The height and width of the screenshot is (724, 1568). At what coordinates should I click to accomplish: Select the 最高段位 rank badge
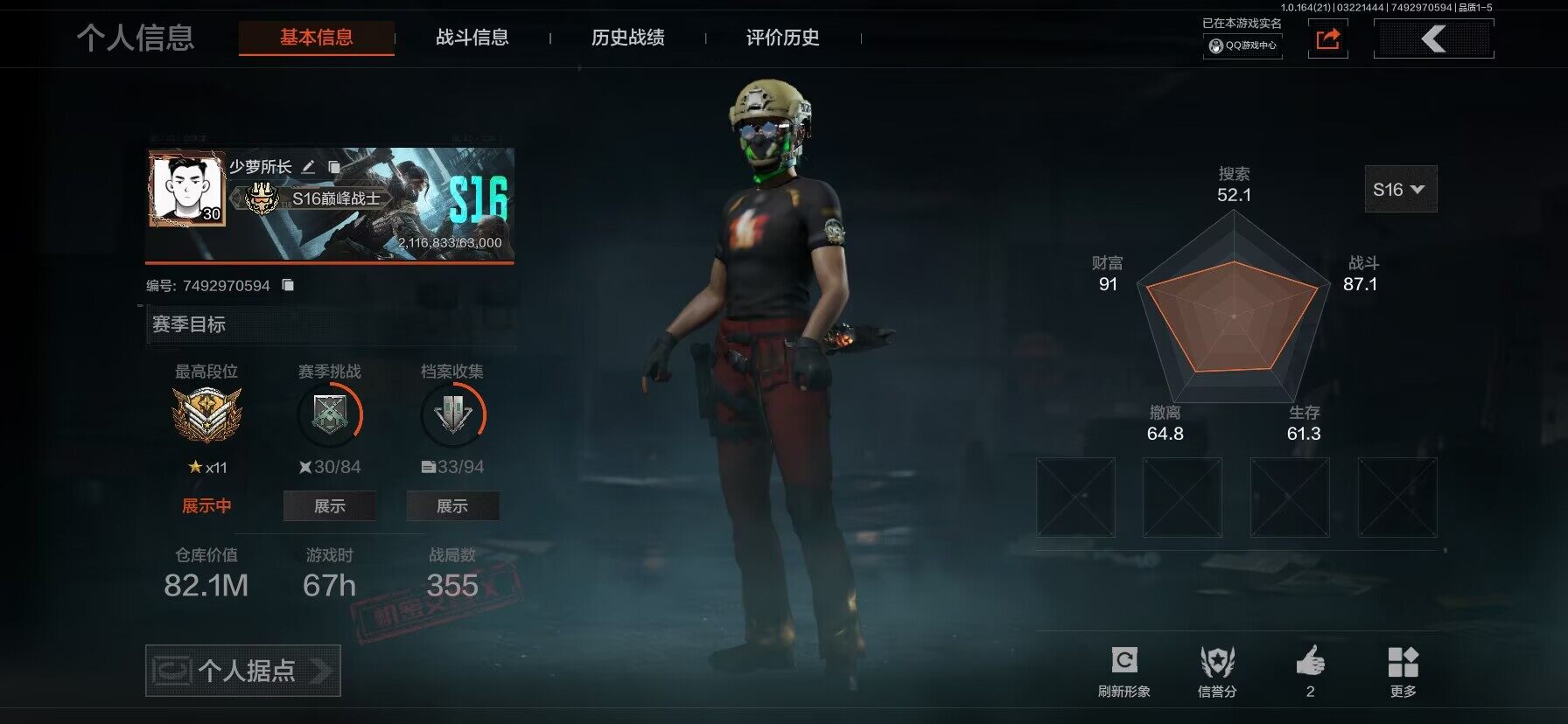click(206, 414)
